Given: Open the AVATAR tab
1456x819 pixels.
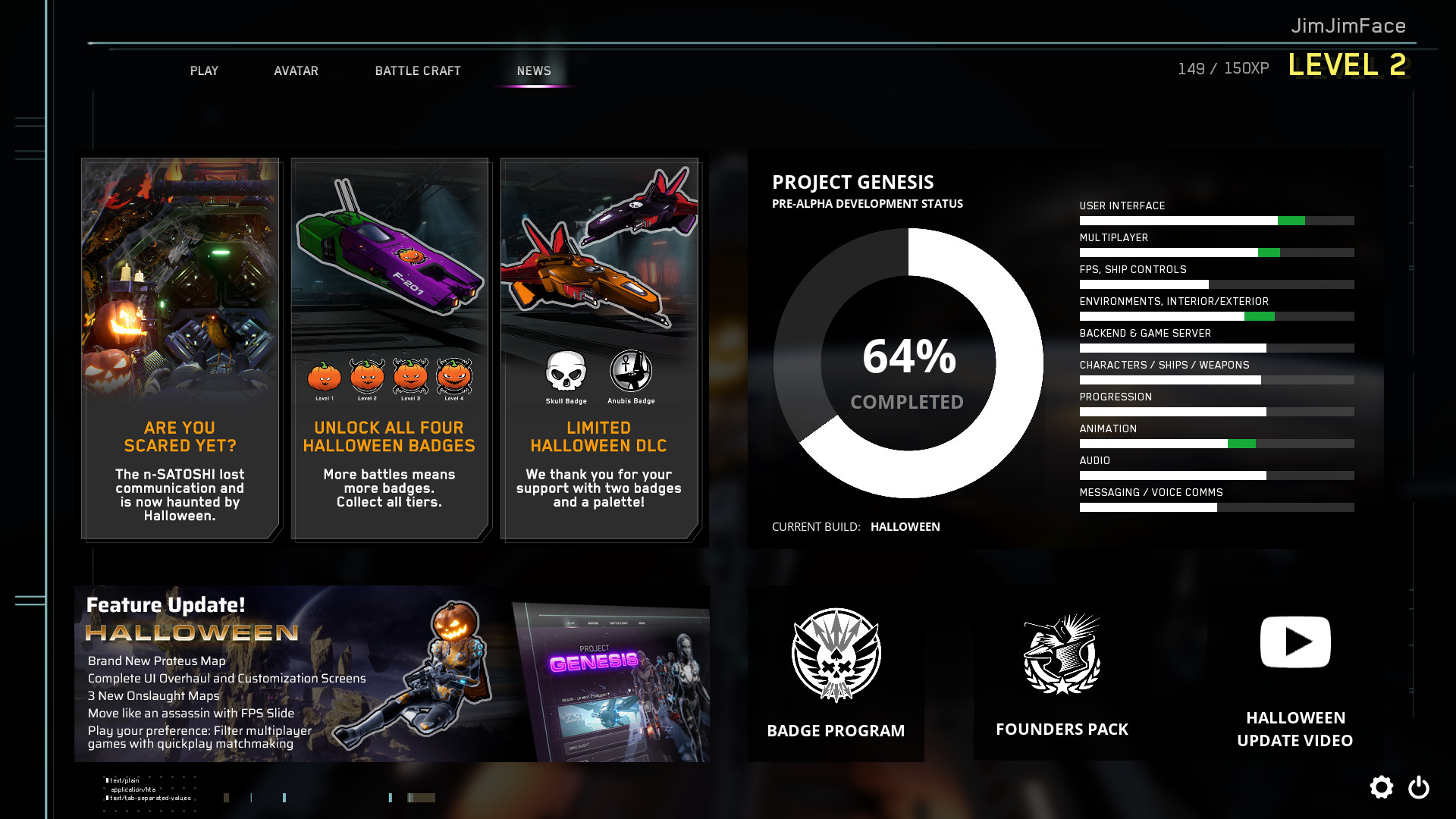Looking at the screenshot, I should click(x=296, y=71).
